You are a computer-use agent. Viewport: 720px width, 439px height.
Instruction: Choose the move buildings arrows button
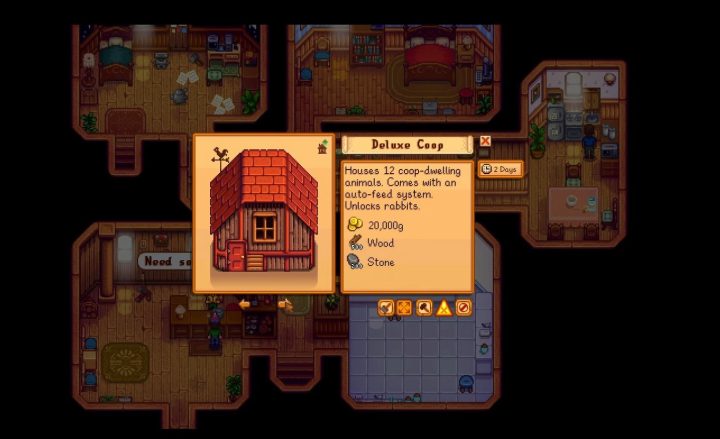405,307
